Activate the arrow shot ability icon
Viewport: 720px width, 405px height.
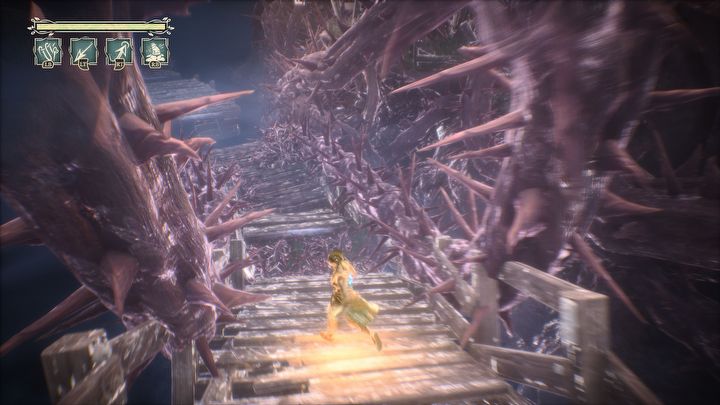pyautogui.click(x=82, y=52)
